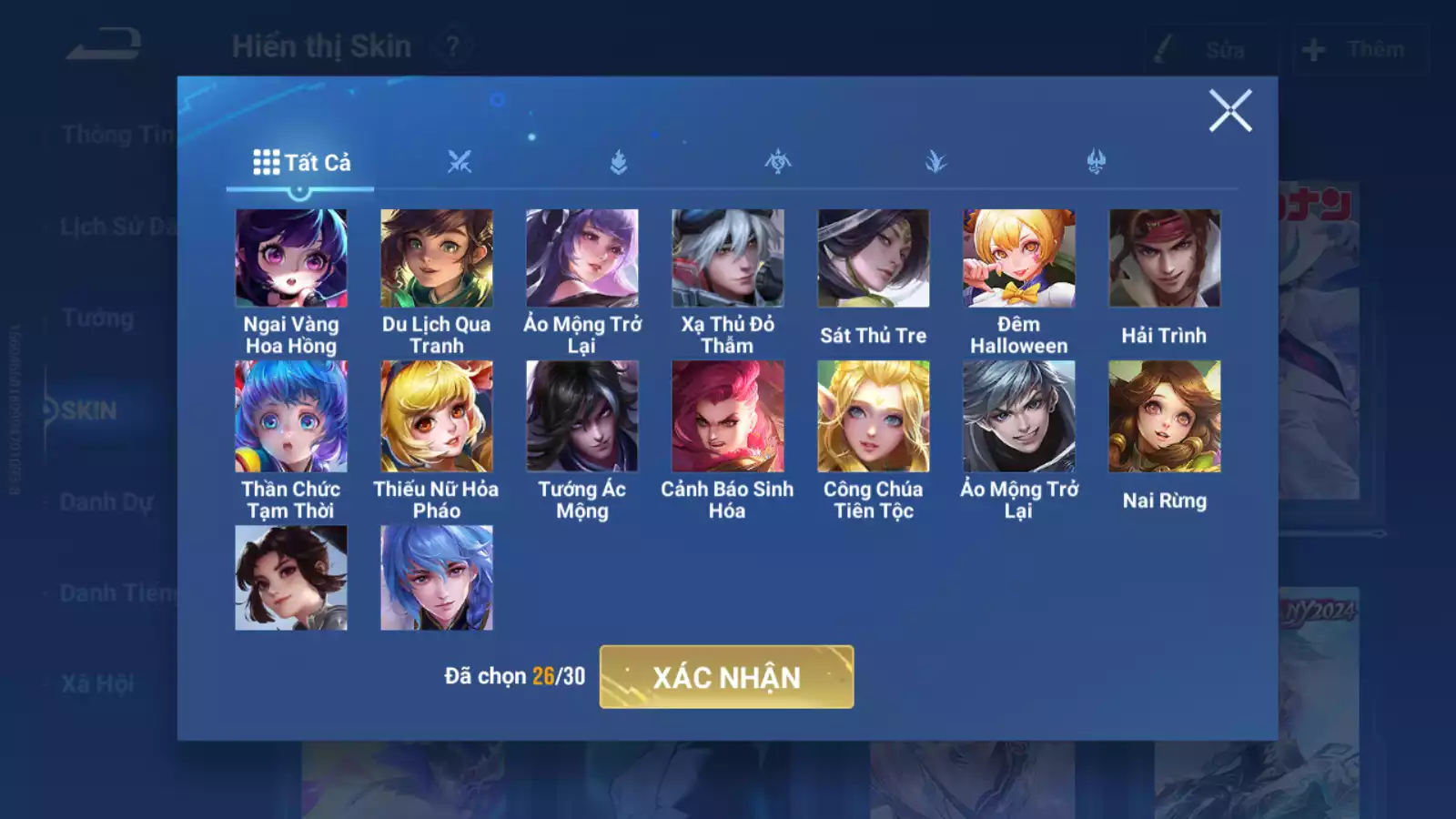This screenshot has height=819, width=1456.
Task: Select the demon mask class filter icon
Action: tap(1096, 159)
